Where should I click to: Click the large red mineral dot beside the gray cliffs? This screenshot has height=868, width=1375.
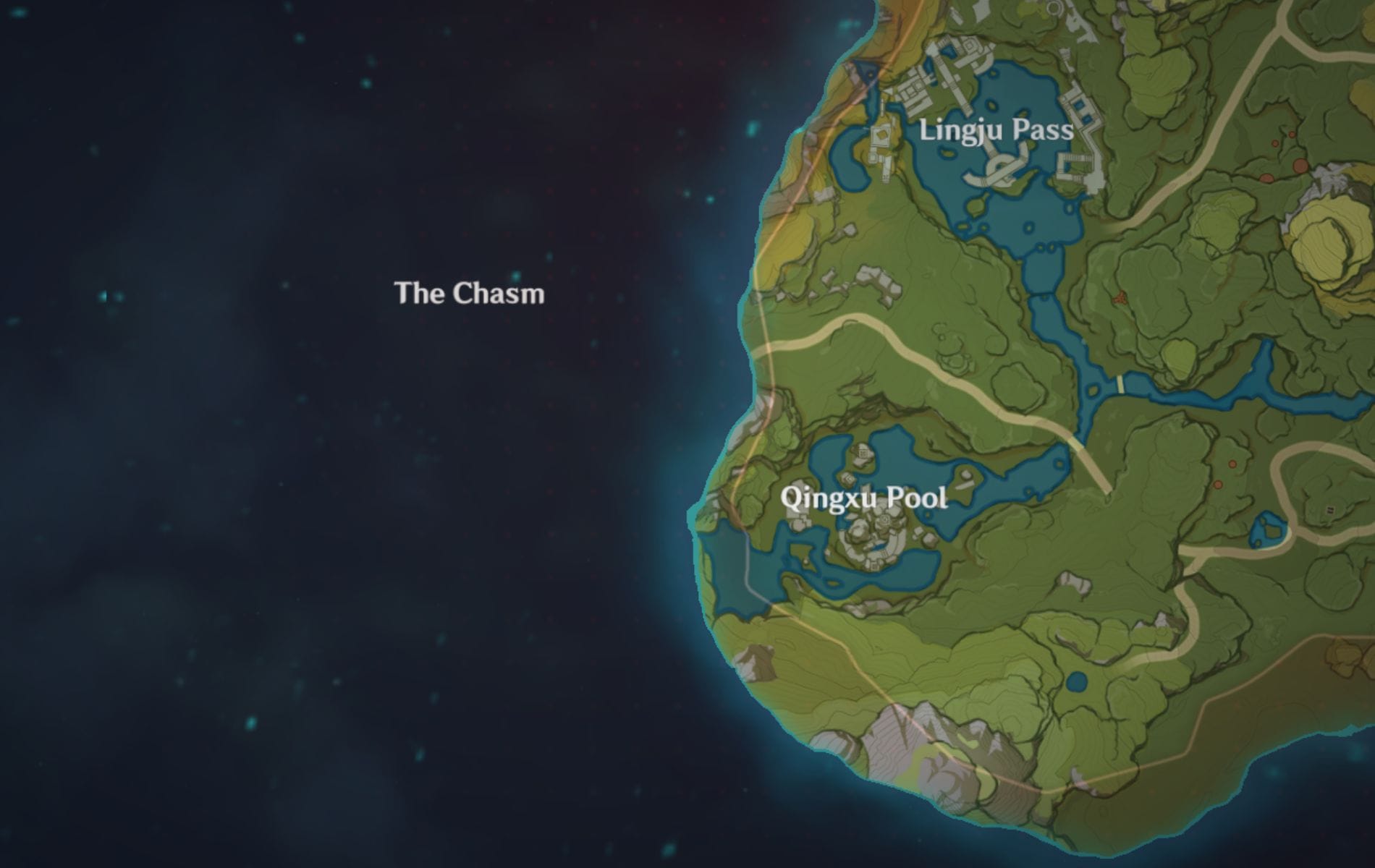coord(1300,166)
